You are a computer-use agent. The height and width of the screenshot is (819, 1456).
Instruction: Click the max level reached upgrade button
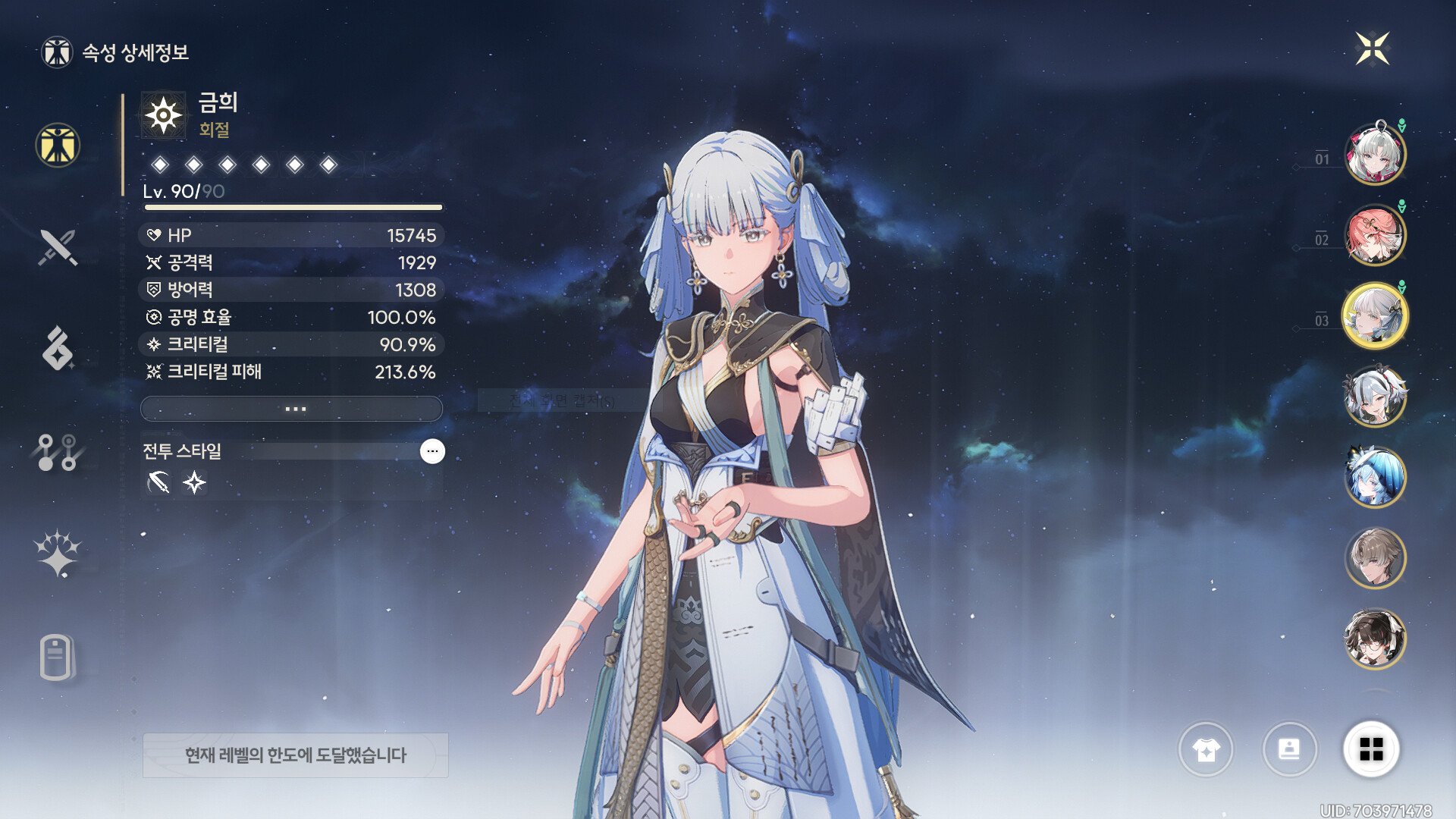tap(296, 755)
